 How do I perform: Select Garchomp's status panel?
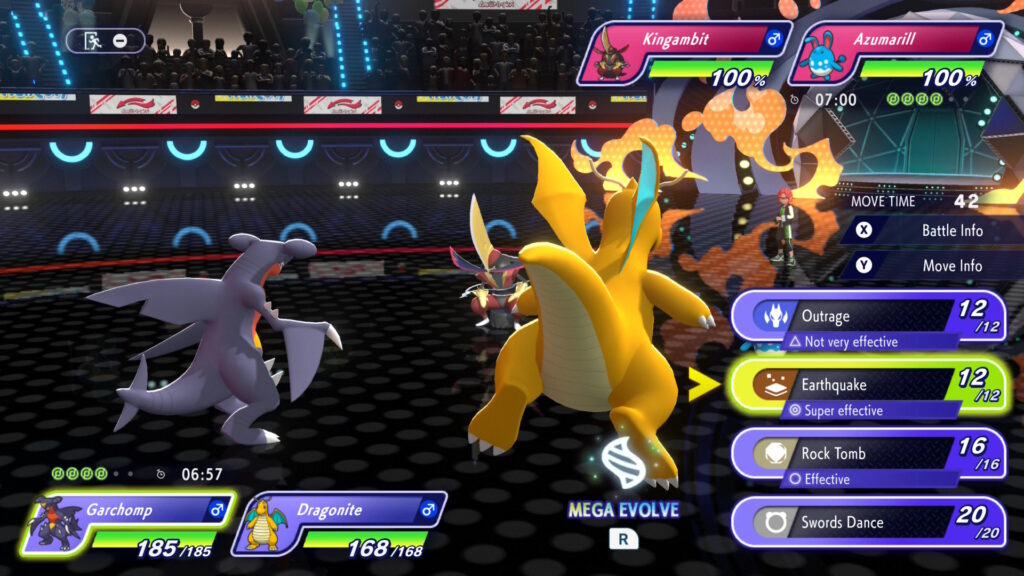click(128, 522)
